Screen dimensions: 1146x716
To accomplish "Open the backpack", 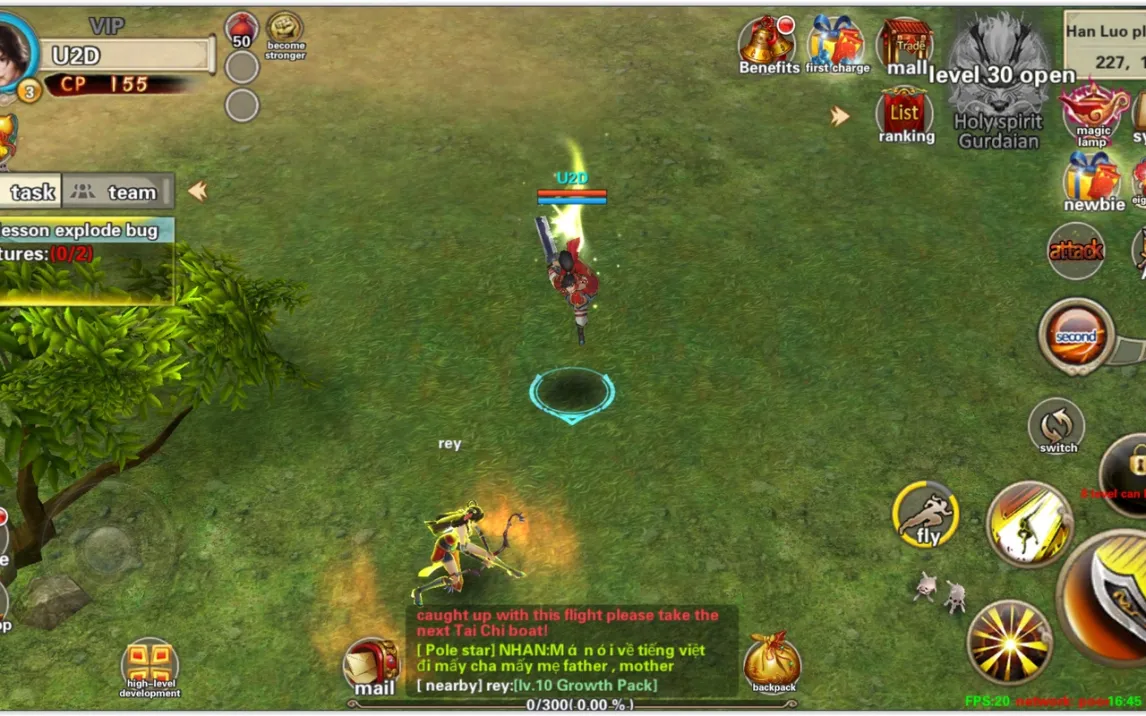I will [x=772, y=663].
